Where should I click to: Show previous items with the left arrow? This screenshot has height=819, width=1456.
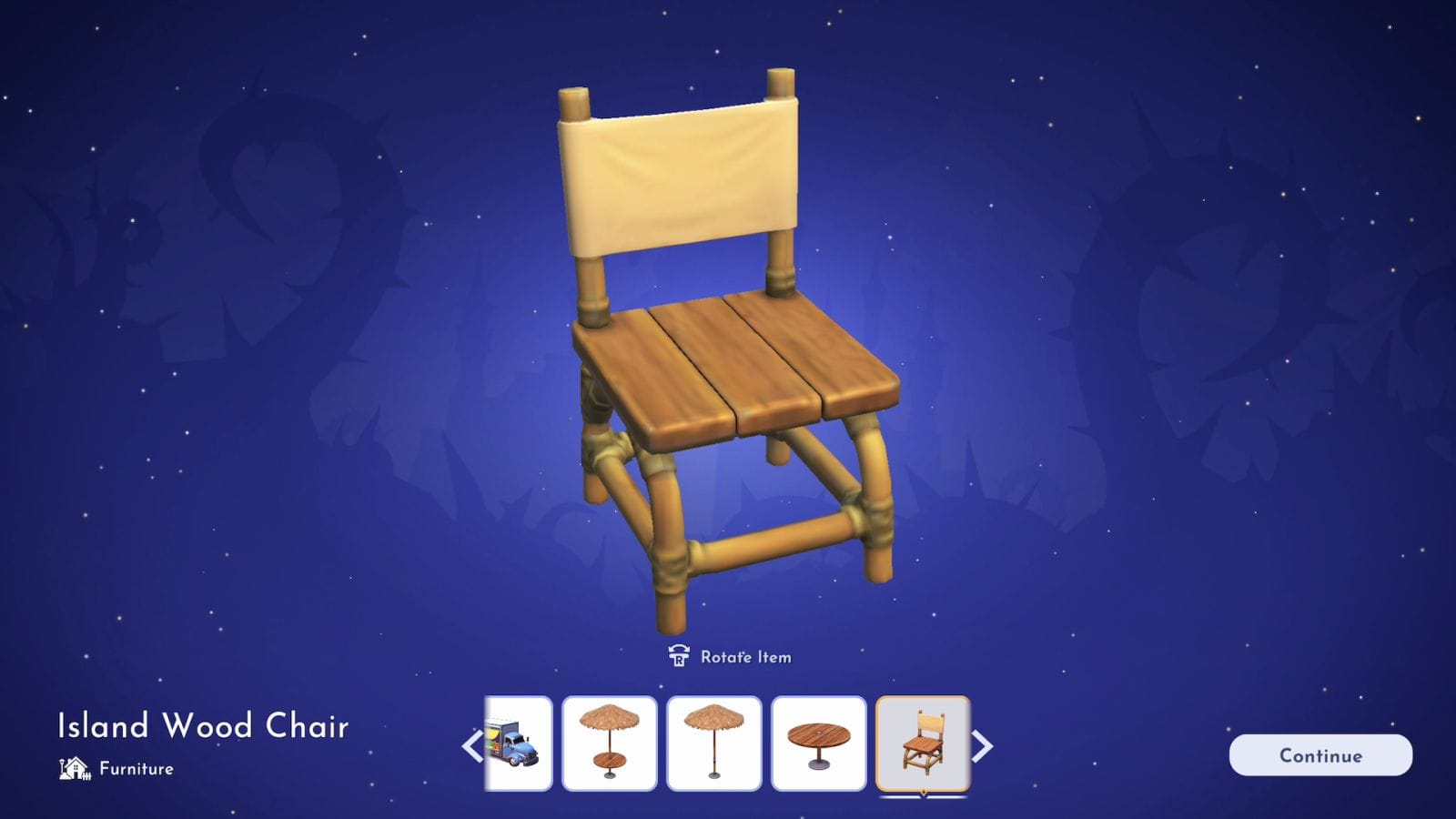click(x=471, y=746)
